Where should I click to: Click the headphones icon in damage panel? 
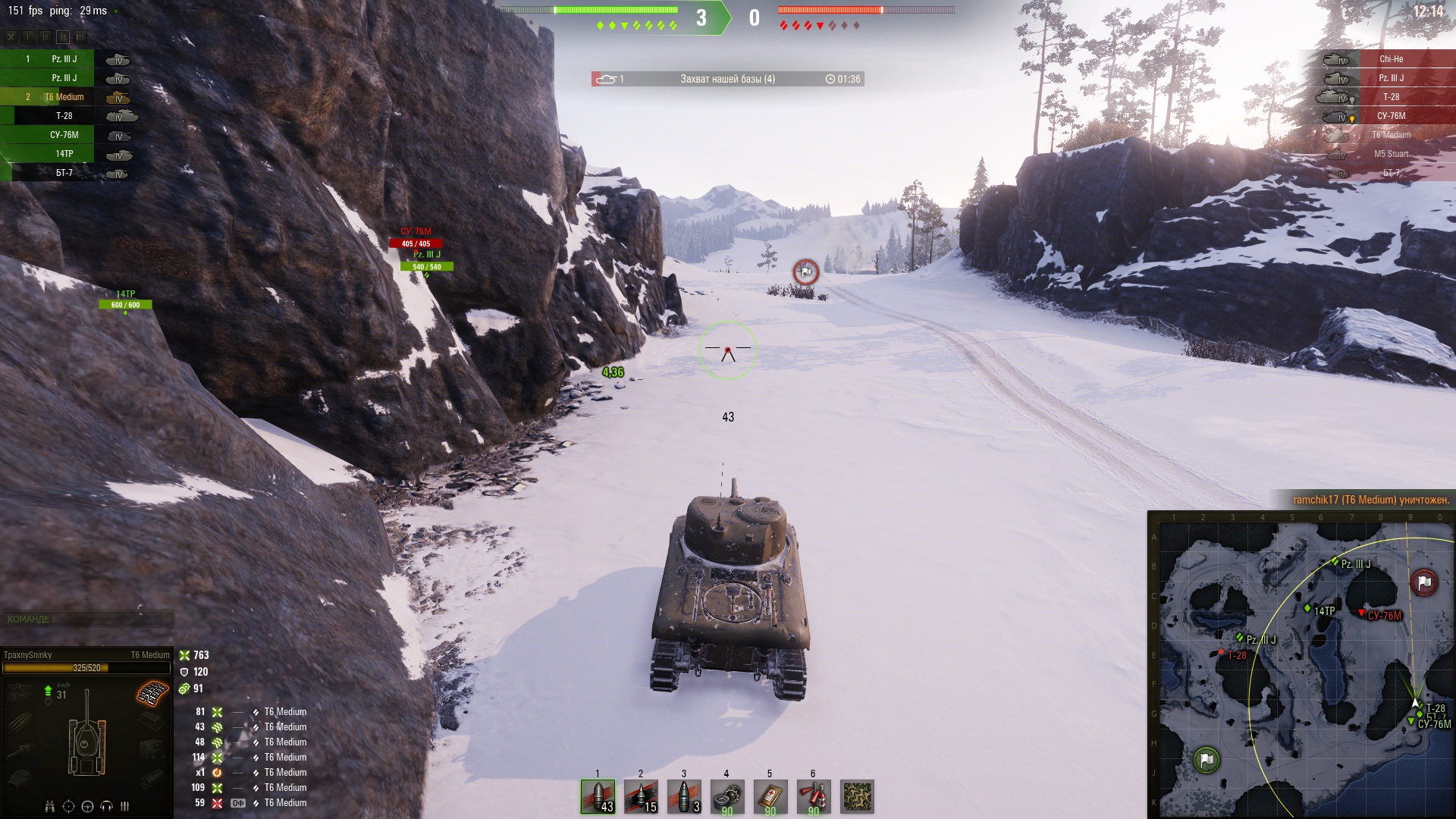coord(106,806)
